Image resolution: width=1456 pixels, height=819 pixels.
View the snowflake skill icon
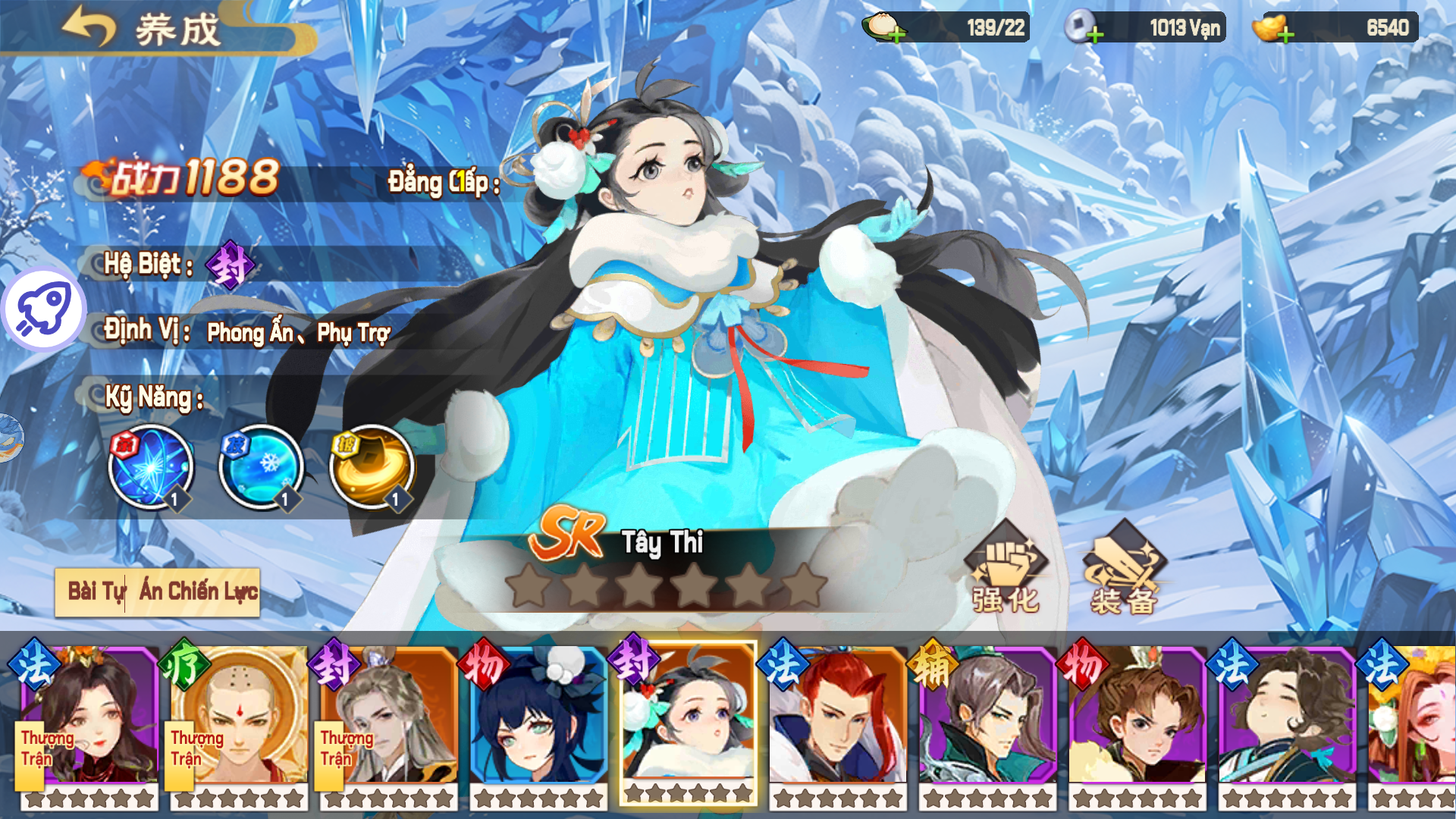261,466
